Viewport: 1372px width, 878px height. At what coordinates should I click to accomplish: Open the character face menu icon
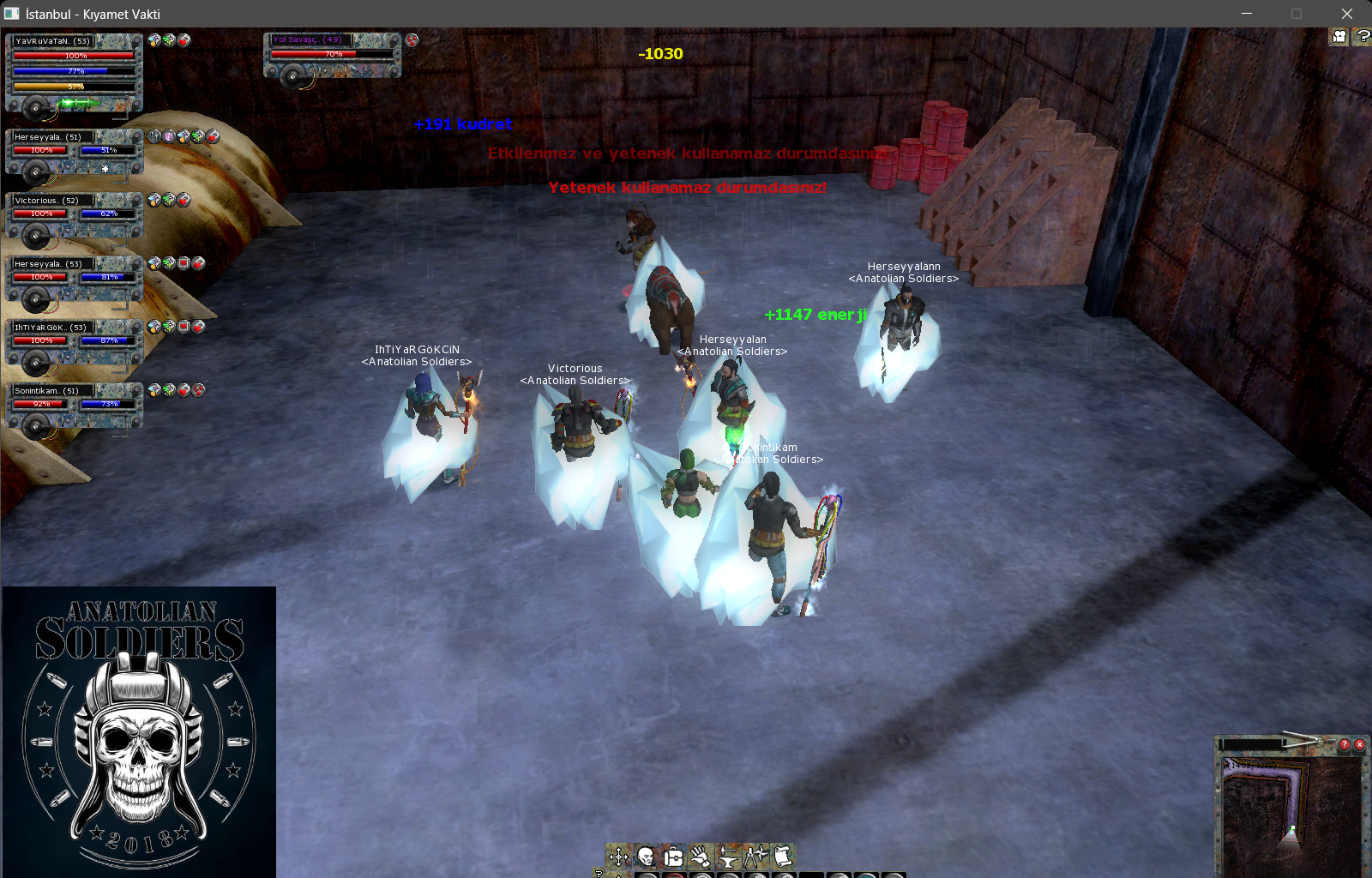point(646,856)
